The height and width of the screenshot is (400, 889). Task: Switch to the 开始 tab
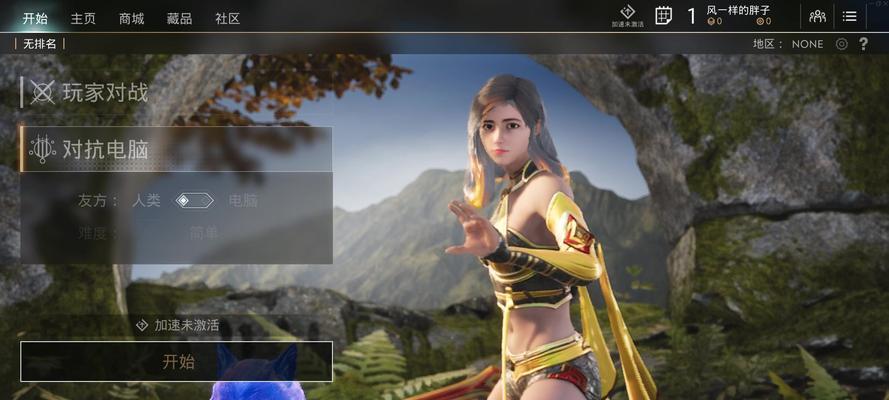pyautogui.click(x=35, y=19)
